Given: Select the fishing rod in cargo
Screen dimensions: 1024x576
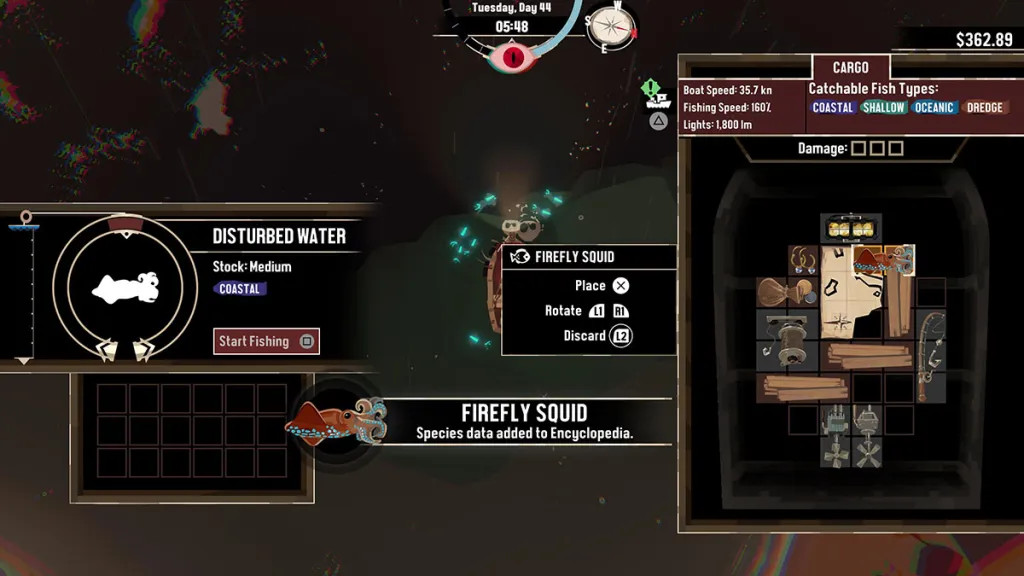Looking at the screenshot, I should 930,354.
